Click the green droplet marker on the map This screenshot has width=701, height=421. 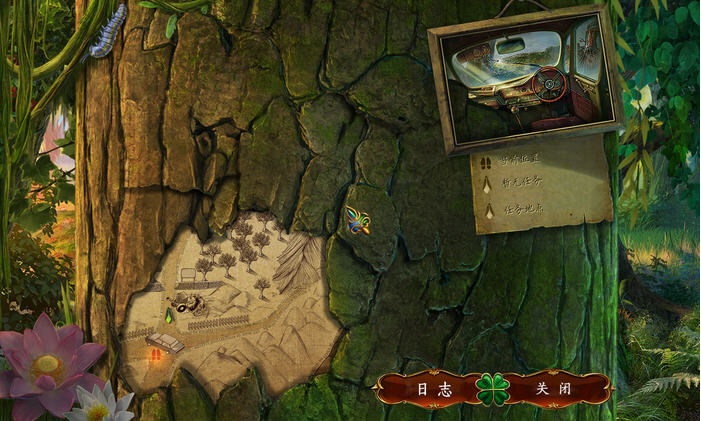[x=168, y=319]
